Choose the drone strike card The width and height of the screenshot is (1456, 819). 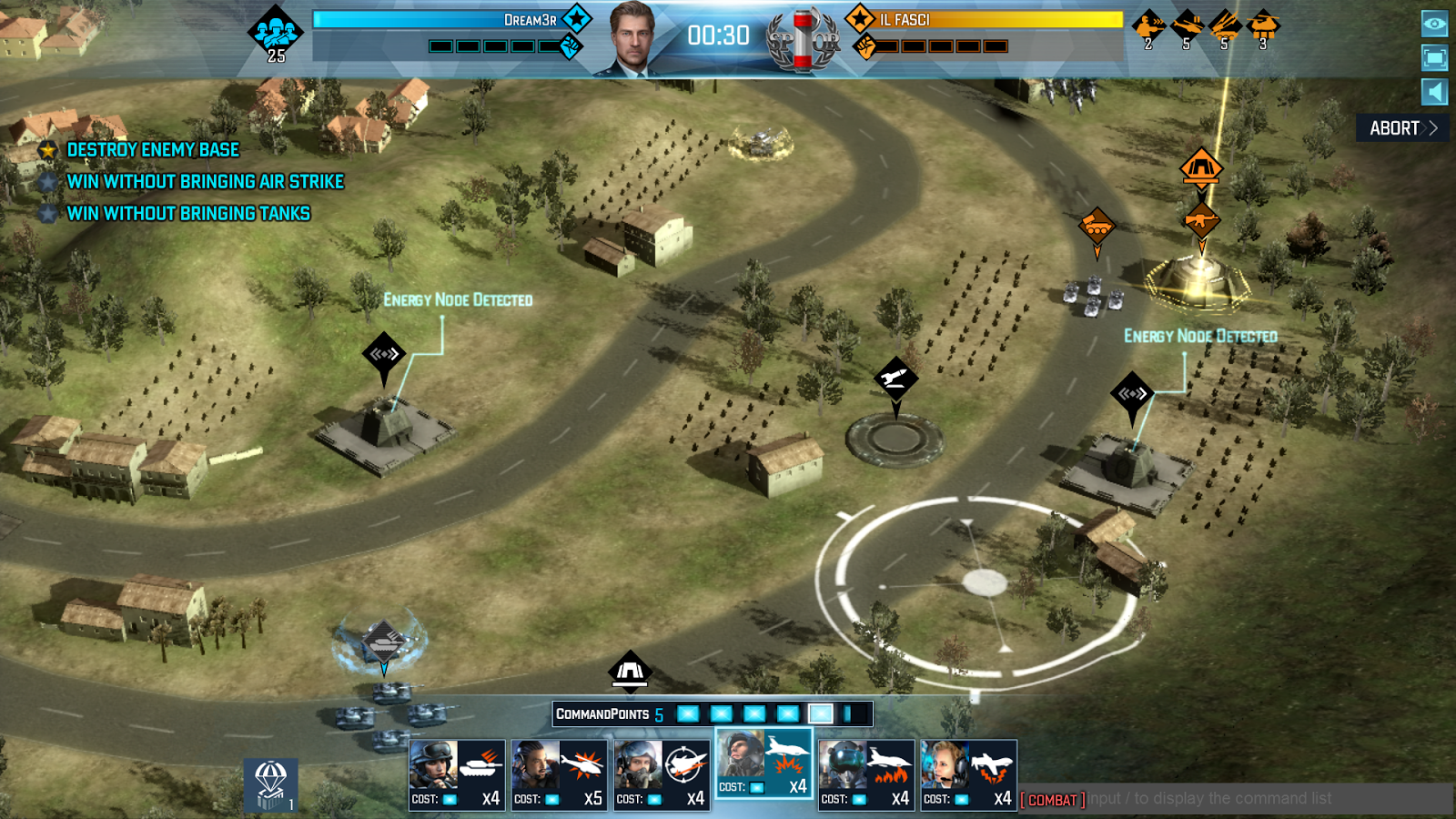pyautogui.click(x=968, y=774)
